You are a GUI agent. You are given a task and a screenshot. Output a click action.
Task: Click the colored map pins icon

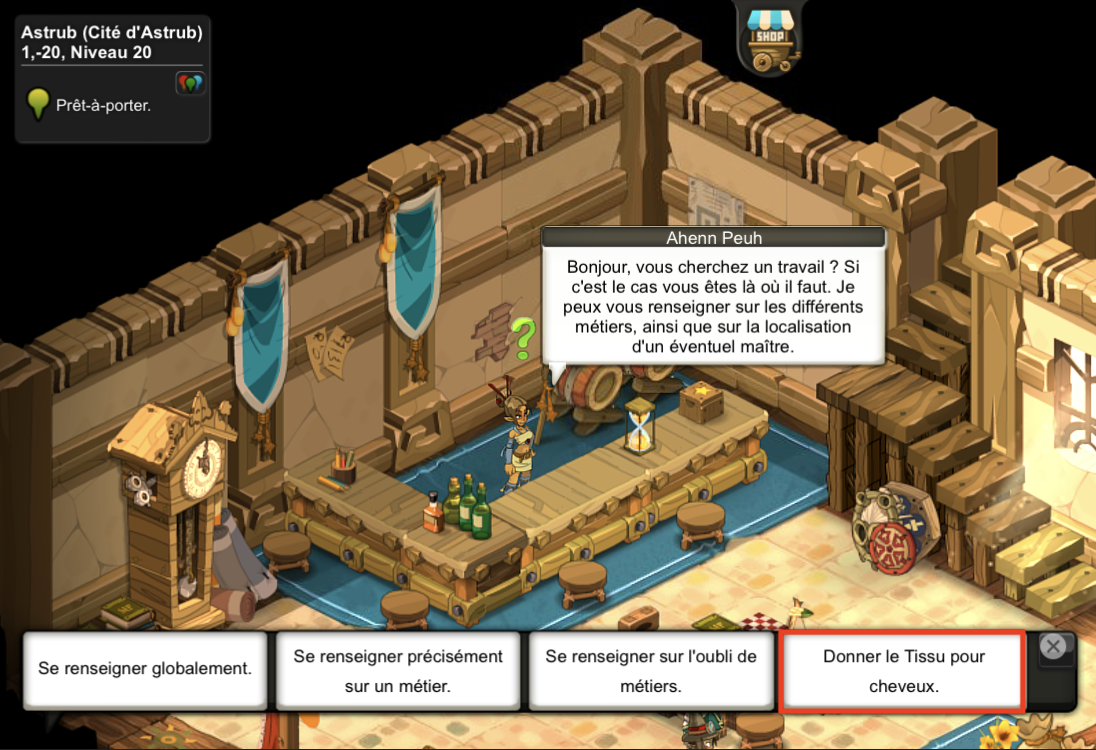click(189, 83)
